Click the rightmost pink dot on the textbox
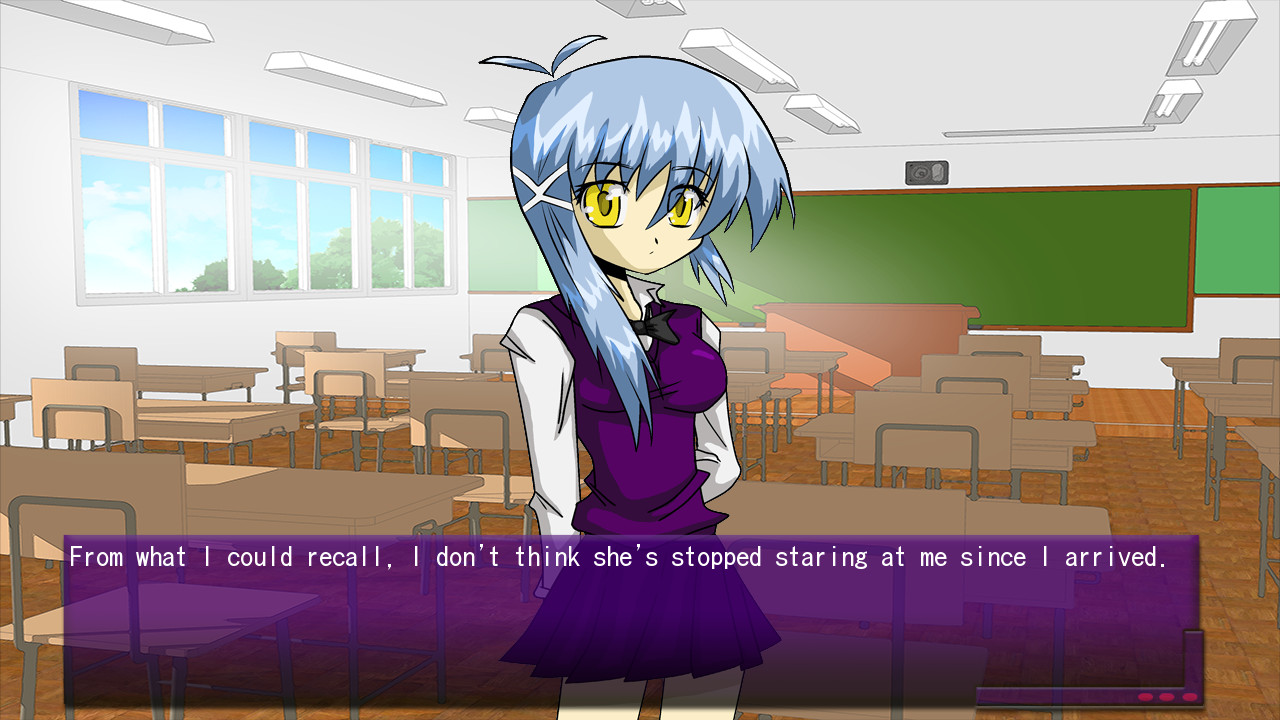The height and width of the screenshot is (720, 1280). pyautogui.click(x=1189, y=696)
